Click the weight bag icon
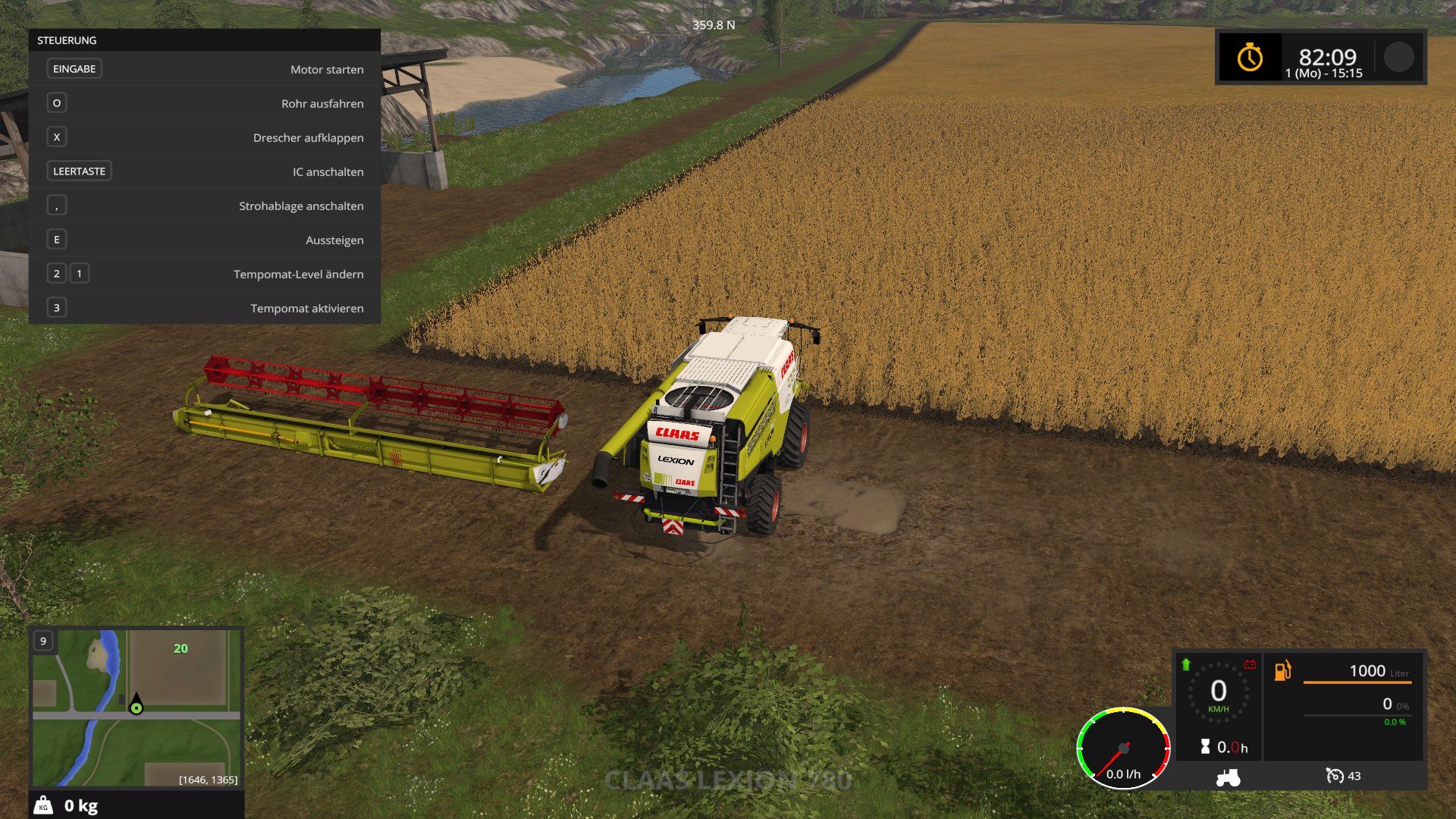This screenshot has width=1456, height=819. click(44, 805)
